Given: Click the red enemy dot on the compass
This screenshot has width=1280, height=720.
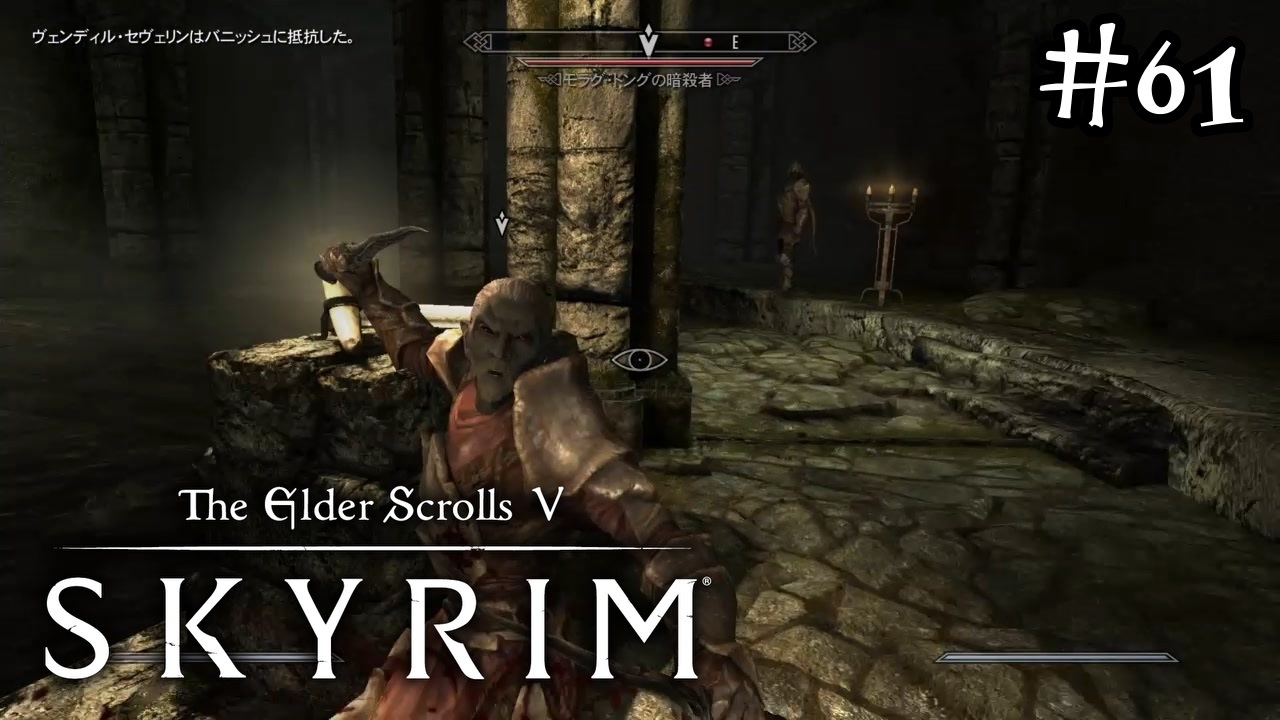Looking at the screenshot, I should coord(708,42).
